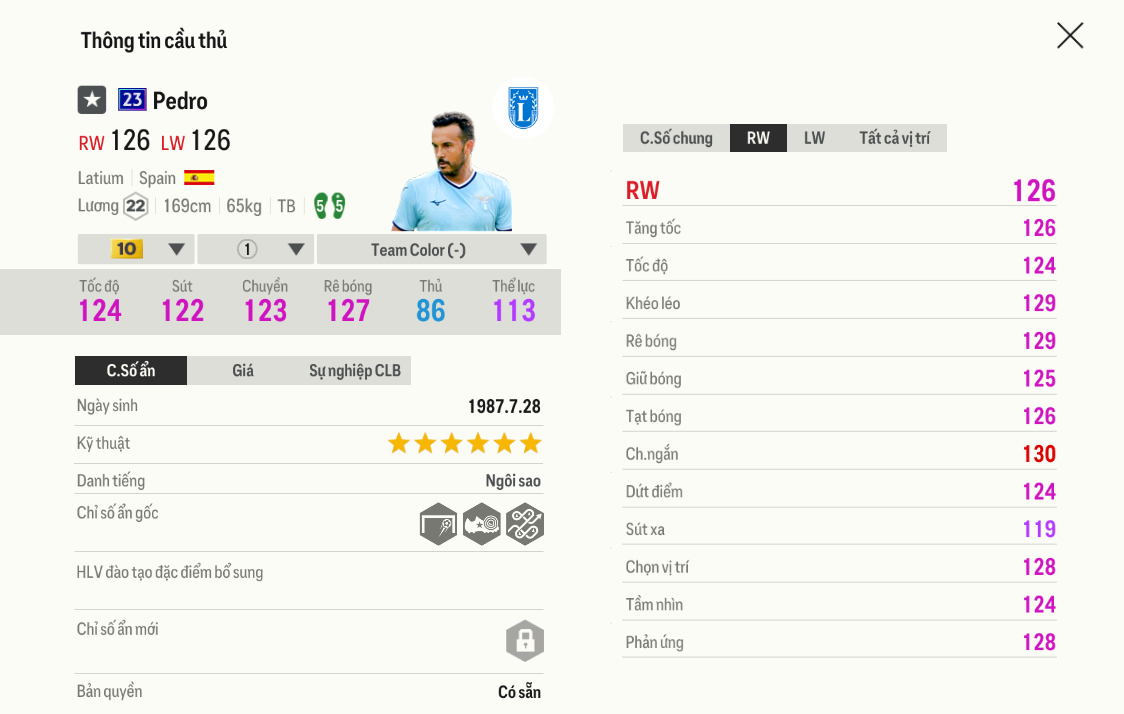Image resolution: width=1124 pixels, height=714 pixels.
Task: Select the LW position tab
Action: (x=814, y=138)
